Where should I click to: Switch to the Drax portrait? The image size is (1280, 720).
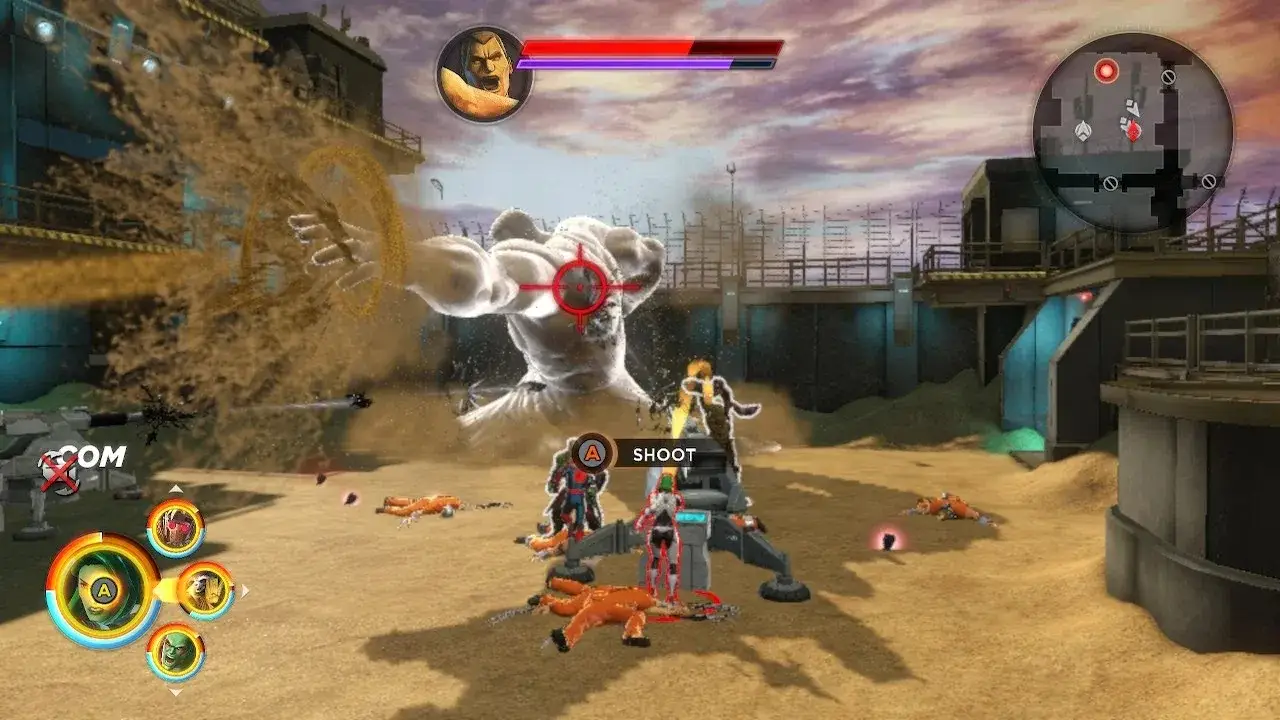176,652
